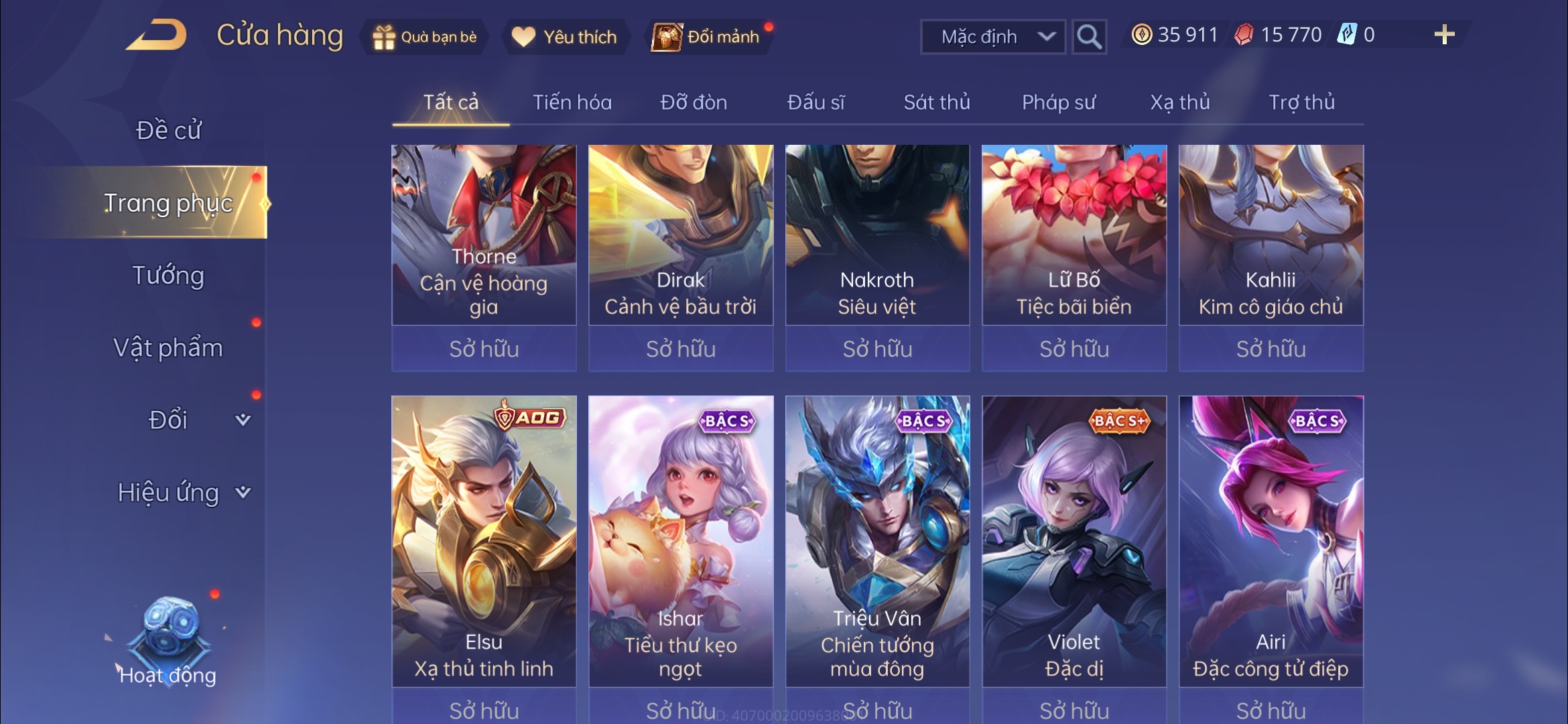
Task: Click the gold coin currency icon
Action: pyautogui.click(x=1143, y=35)
